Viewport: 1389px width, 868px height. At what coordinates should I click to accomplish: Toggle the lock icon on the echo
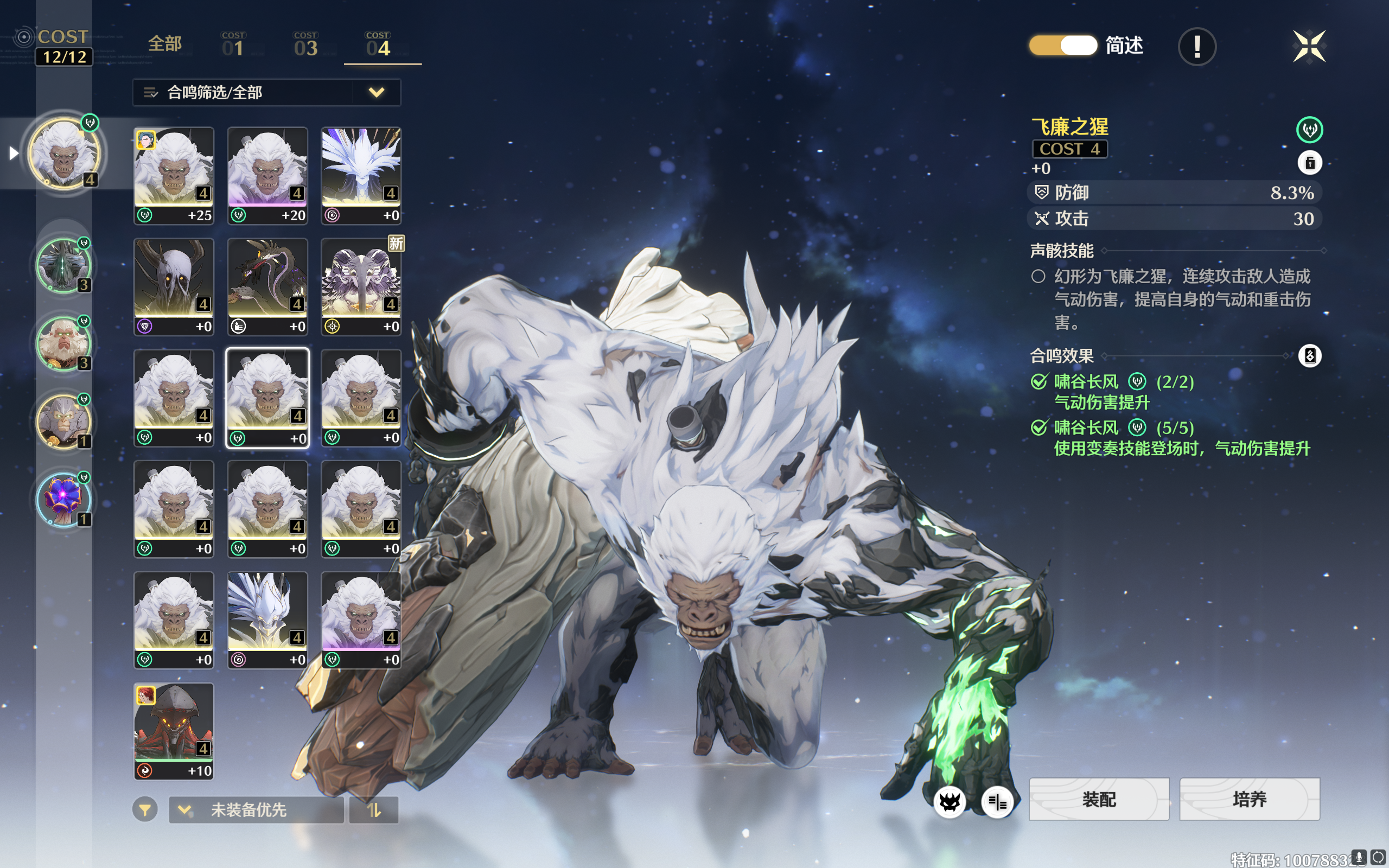1309,163
